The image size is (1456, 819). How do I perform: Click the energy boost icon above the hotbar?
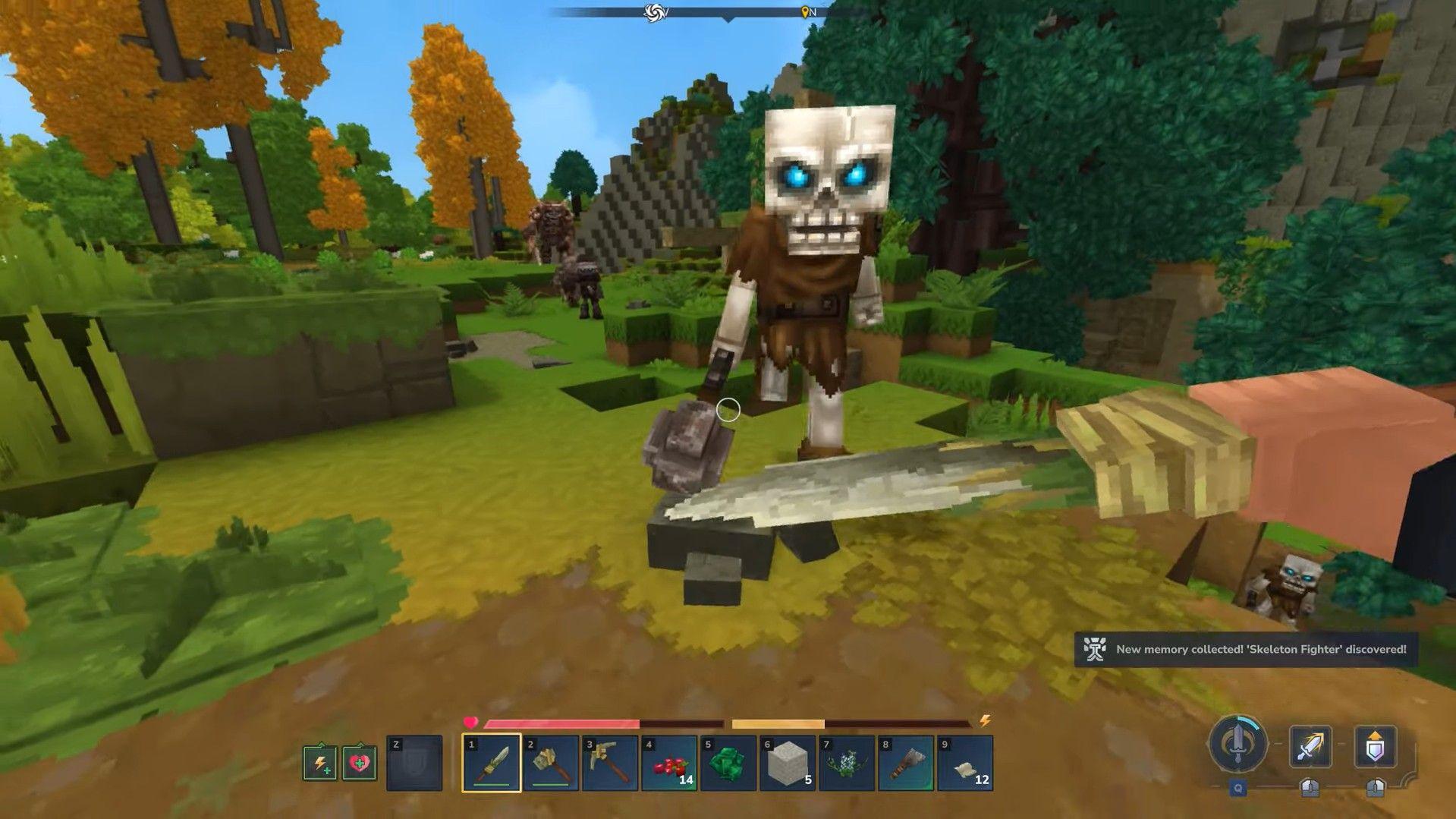click(x=319, y=761)
